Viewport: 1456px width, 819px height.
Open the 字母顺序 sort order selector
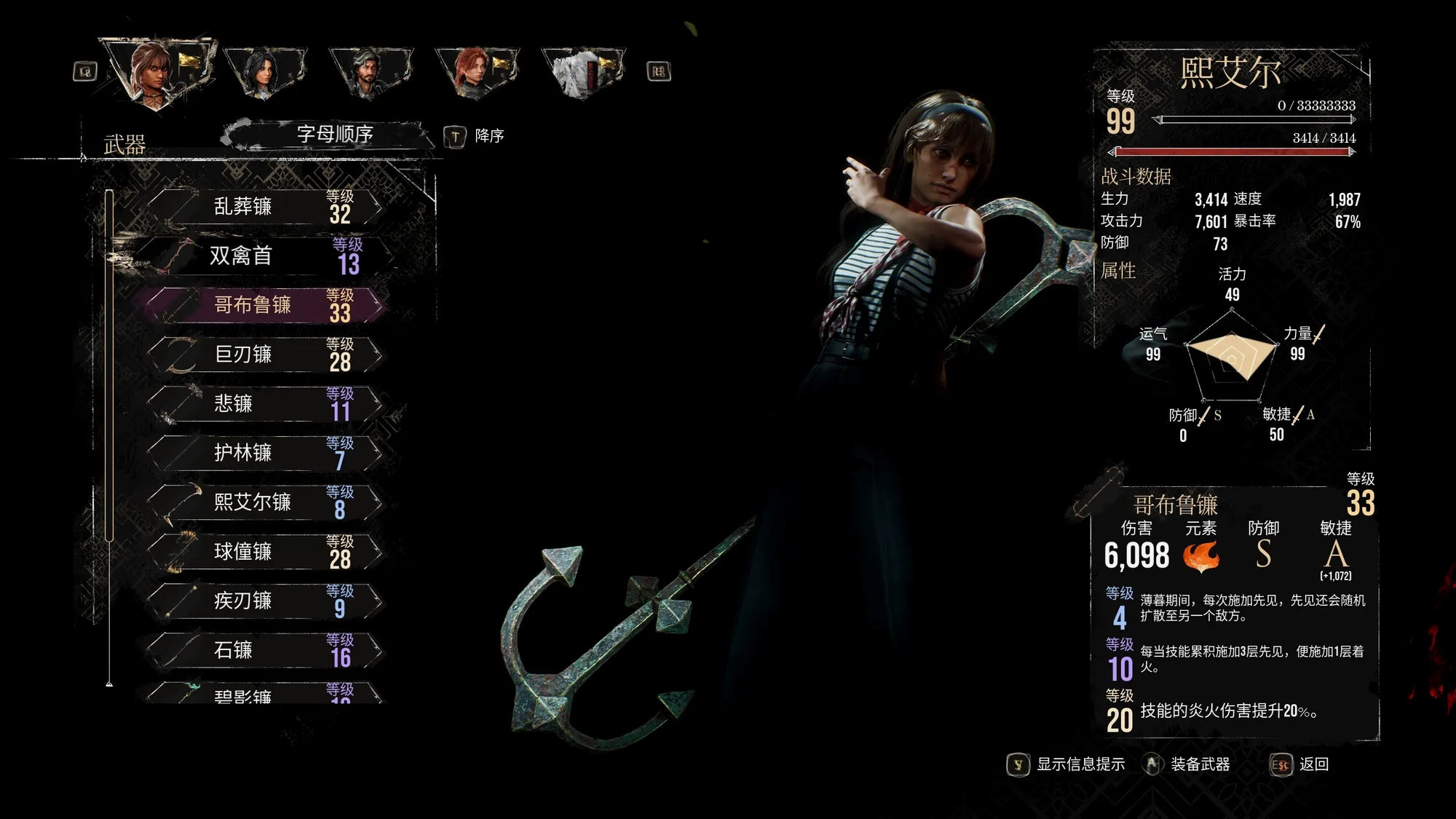pos(333,135)
